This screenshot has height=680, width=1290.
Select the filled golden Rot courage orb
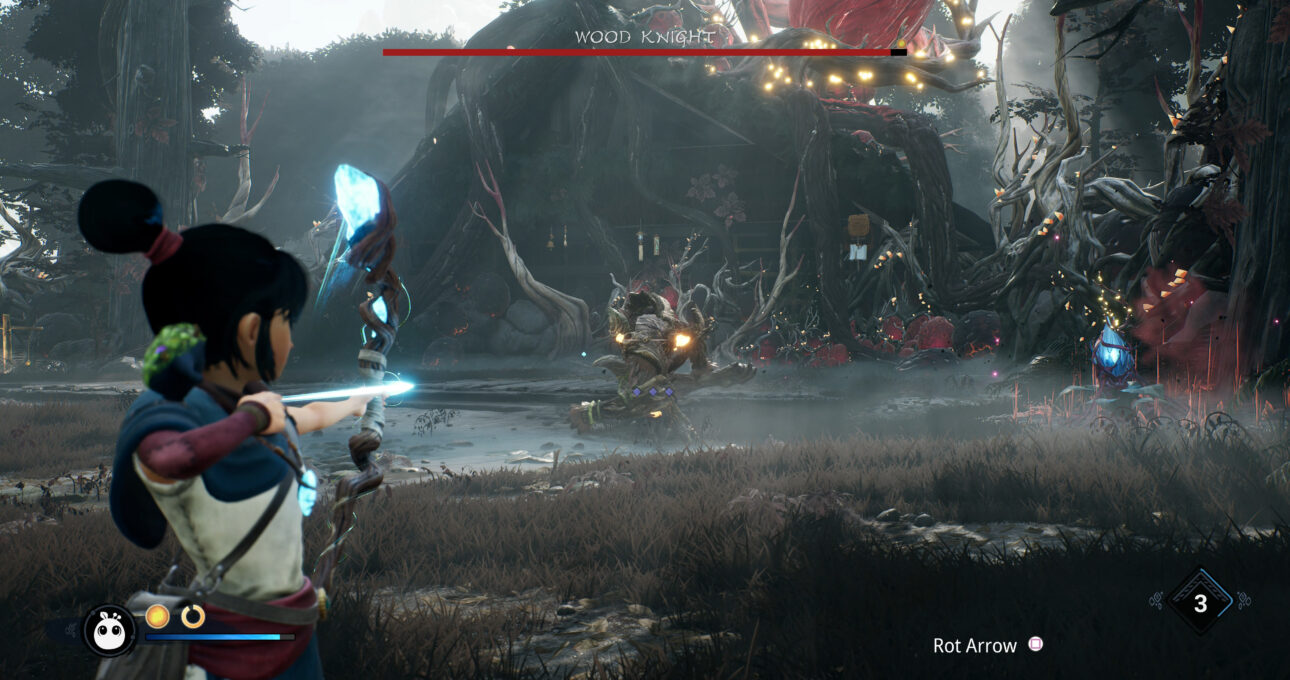[157, 616]
